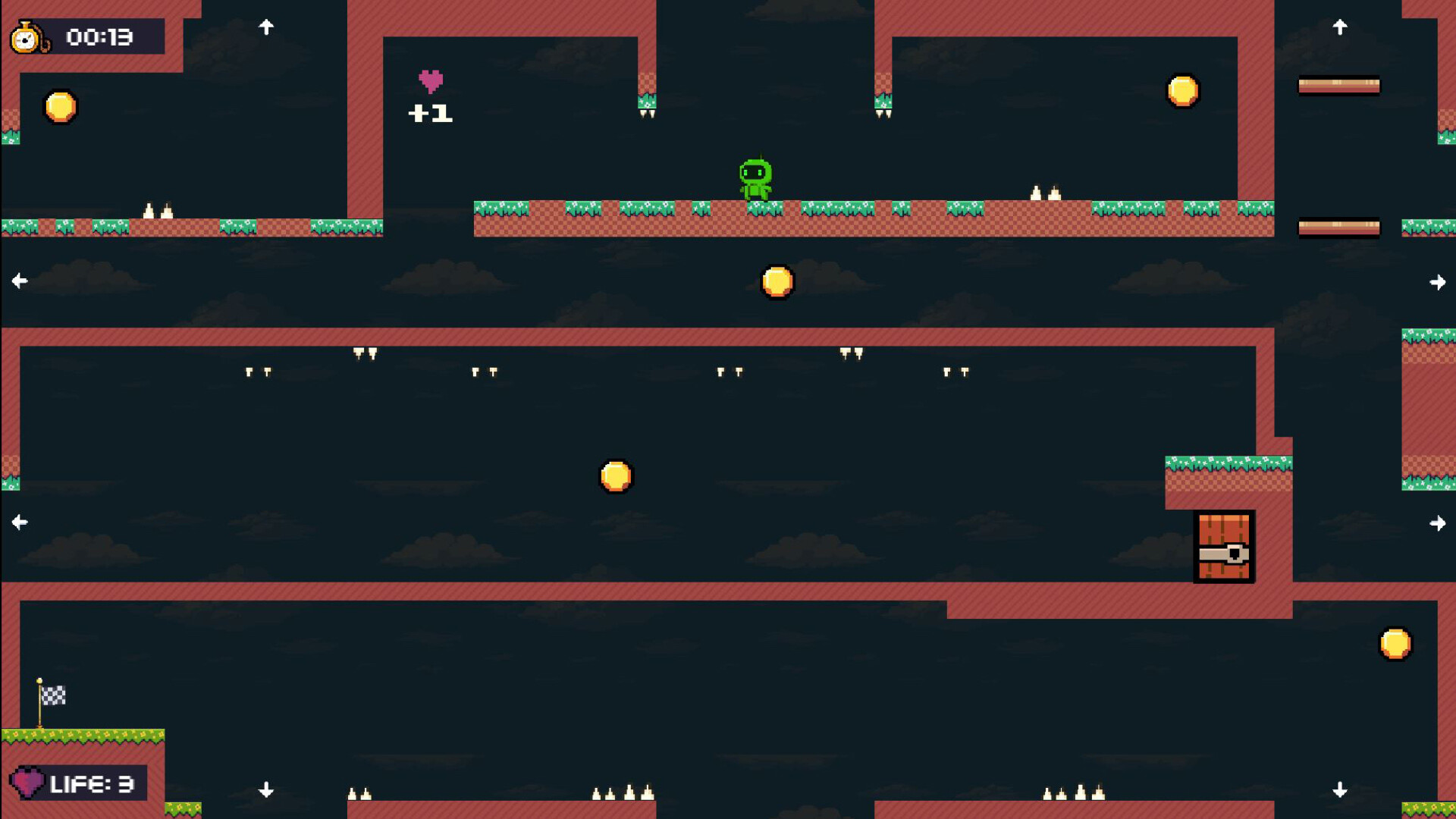Collect the coin near the top-left corner
1456x819 pixels.
tap(61, 107)
